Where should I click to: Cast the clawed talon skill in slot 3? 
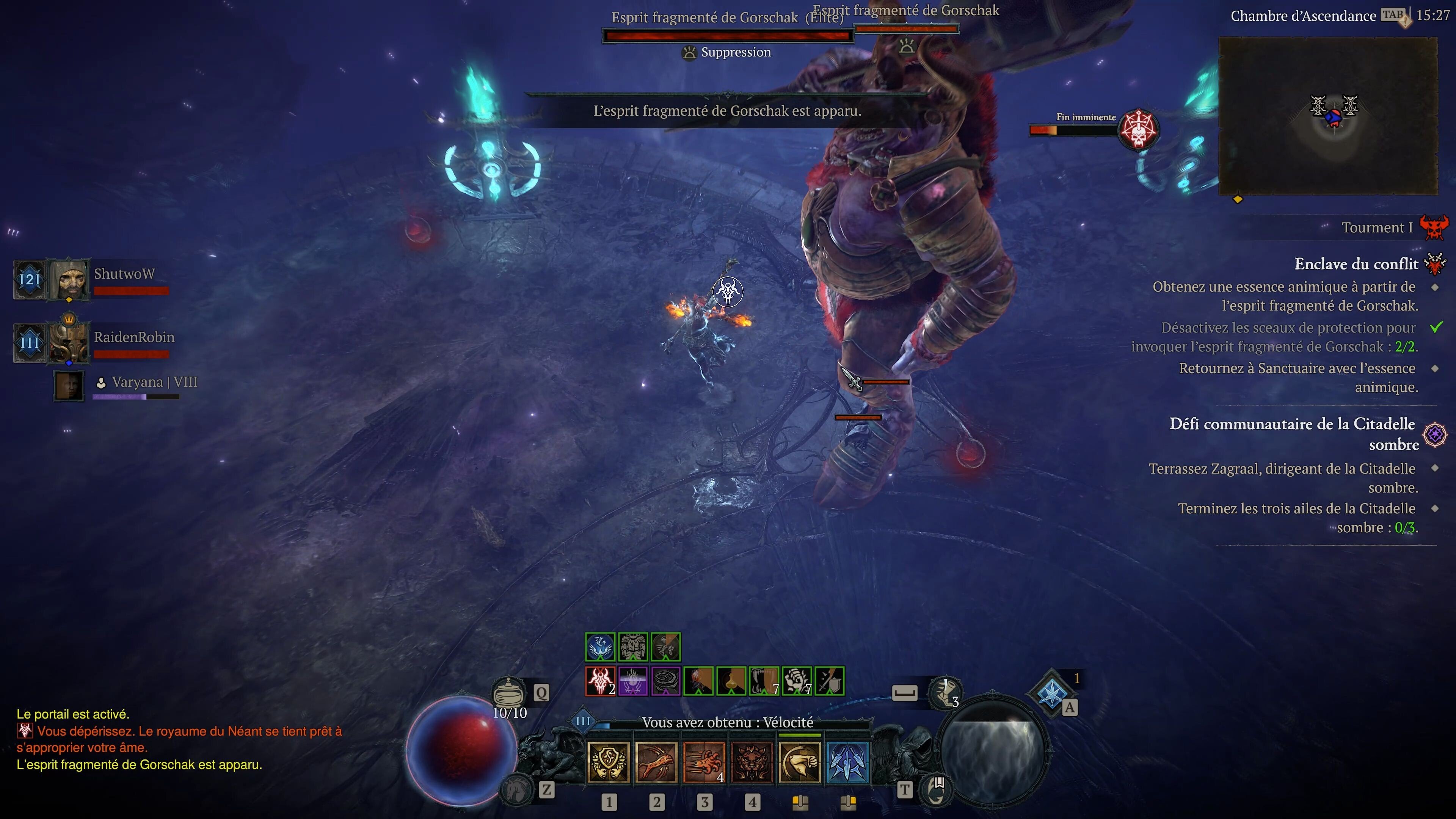tap(704, 762)
